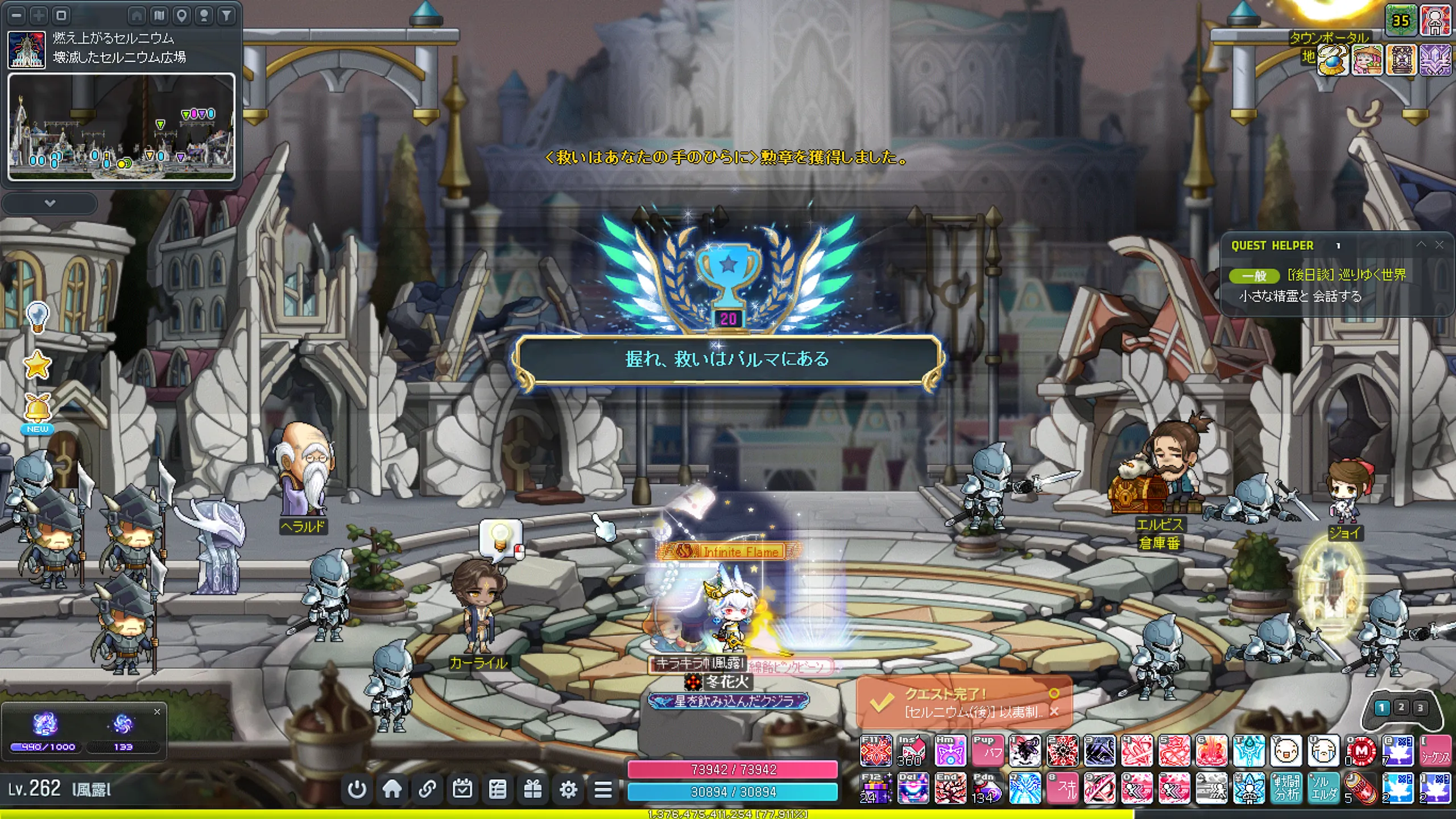Switch to quickslot preset 2 on the gamepad
Image resolution: width=1456 pixels, height=819 pixels.
tap(1401, 708)
